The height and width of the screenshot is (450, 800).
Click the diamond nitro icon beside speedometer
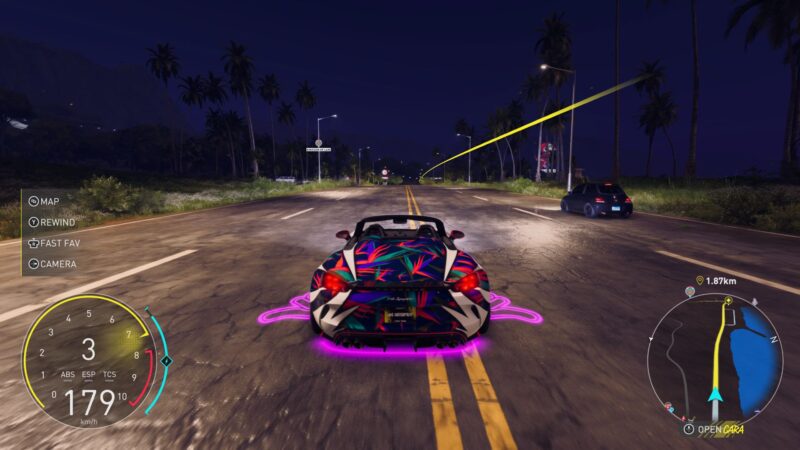(167, 360)
